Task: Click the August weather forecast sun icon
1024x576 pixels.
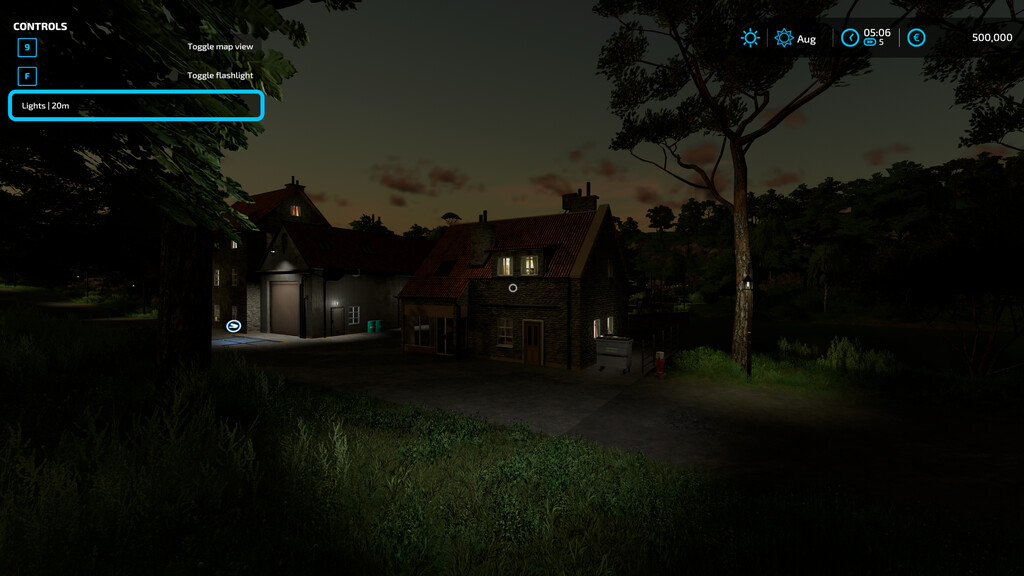Action: (784, 38)
